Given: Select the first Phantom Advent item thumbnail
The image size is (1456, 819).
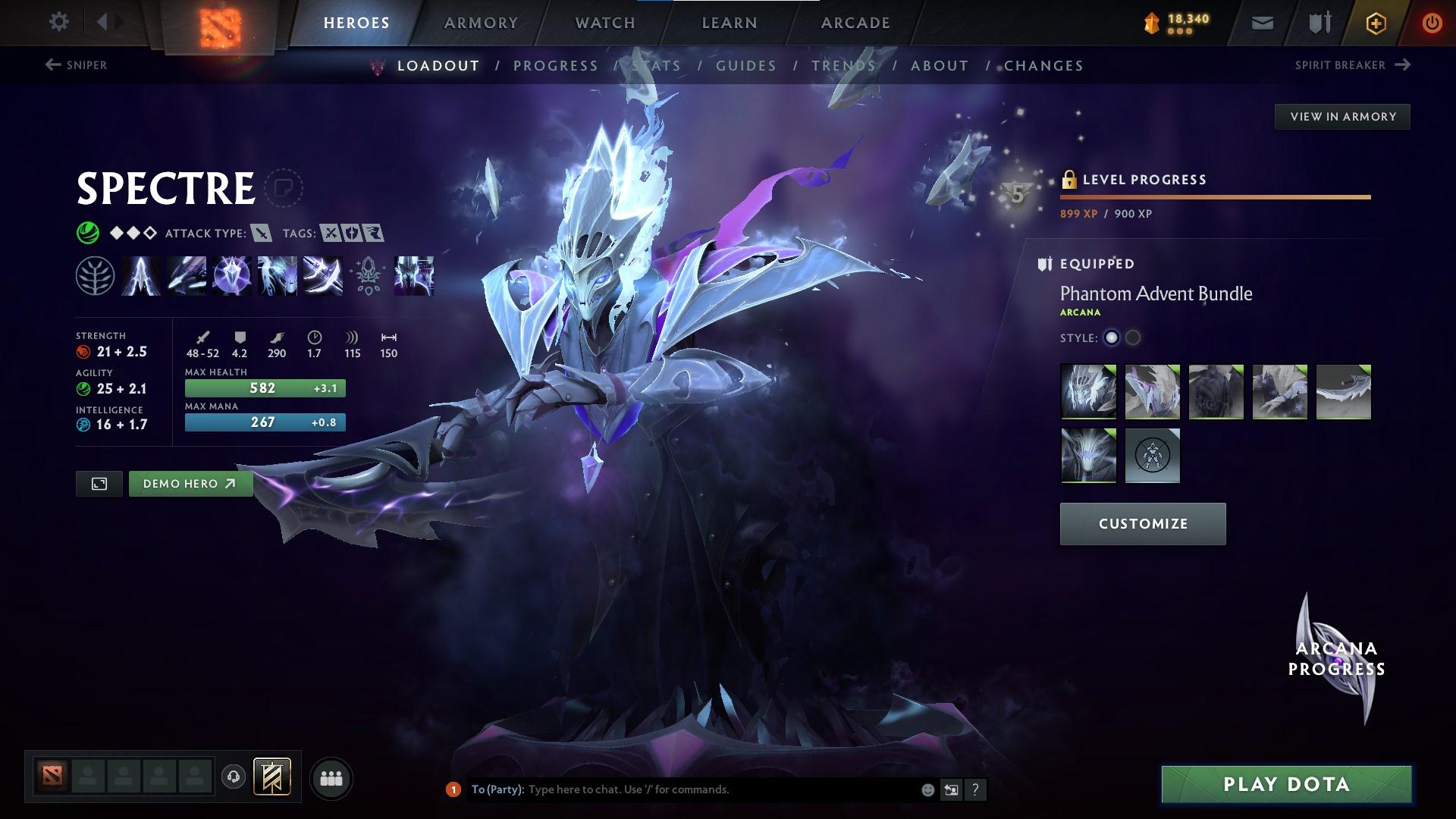Looking at the screenshot, I should [x=1088, y=391].
